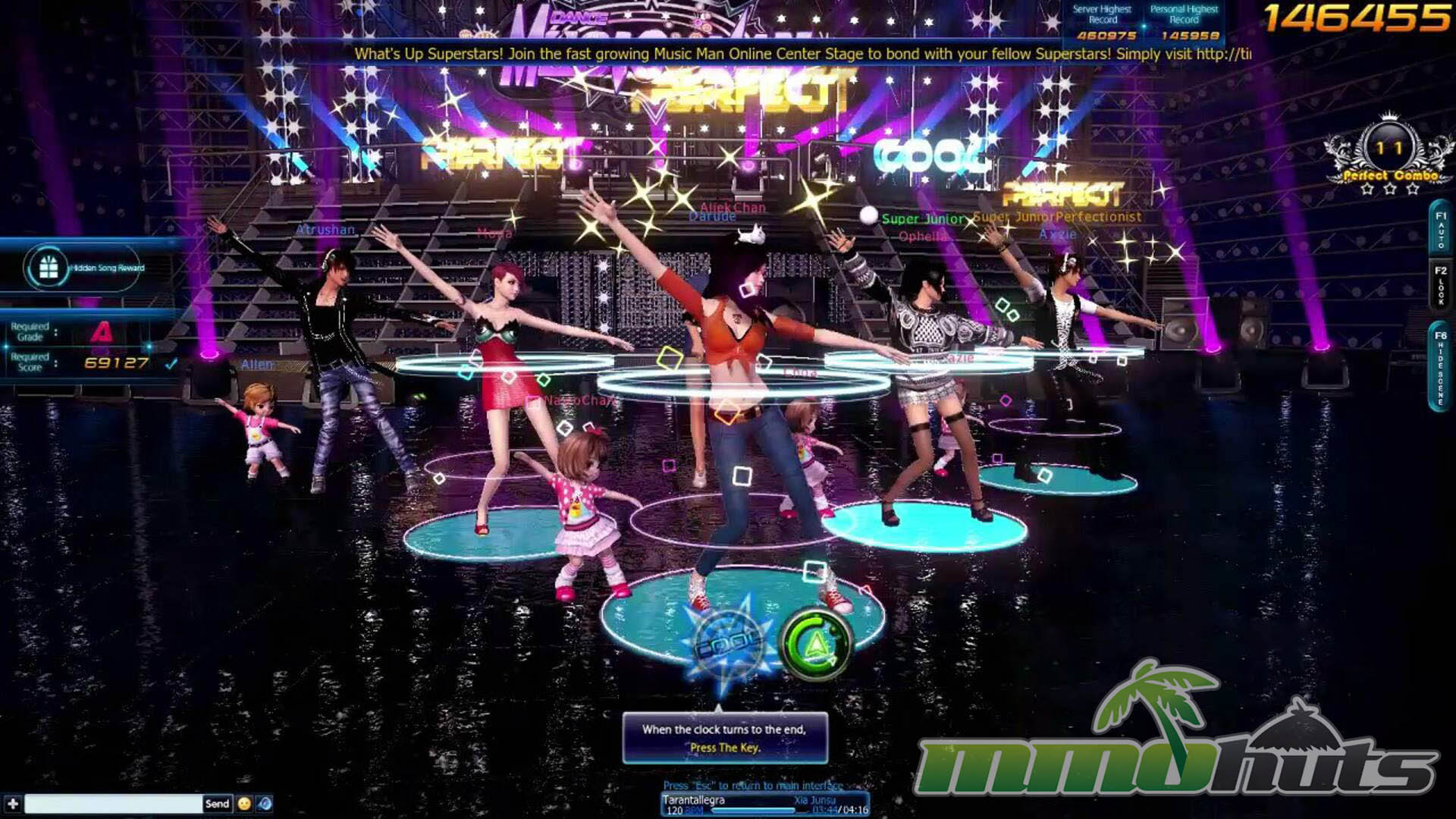Expand chat with the plus button

click(x=13, y=804)
